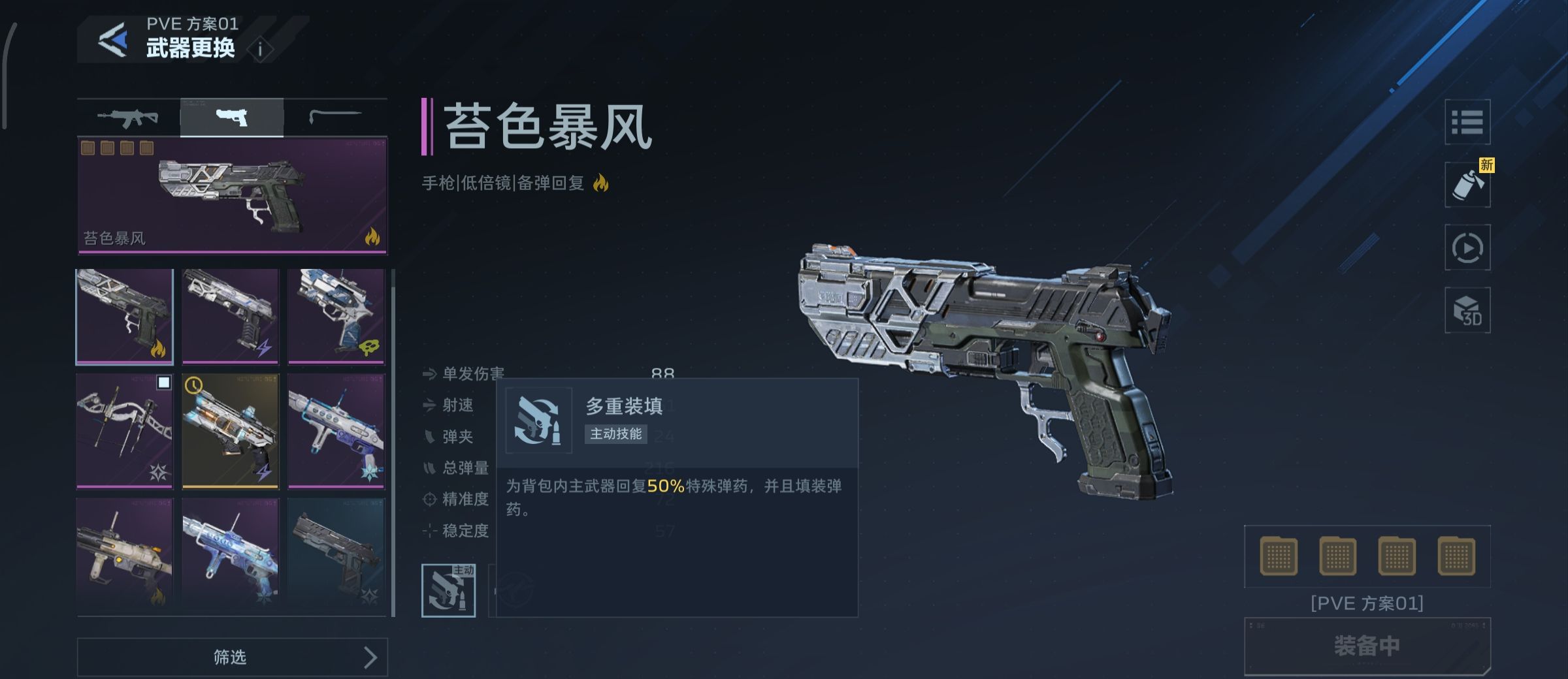Viewport: 1568px width, 679px height.
Task: Switch to the rifle category tab
Action: (129, 116)
